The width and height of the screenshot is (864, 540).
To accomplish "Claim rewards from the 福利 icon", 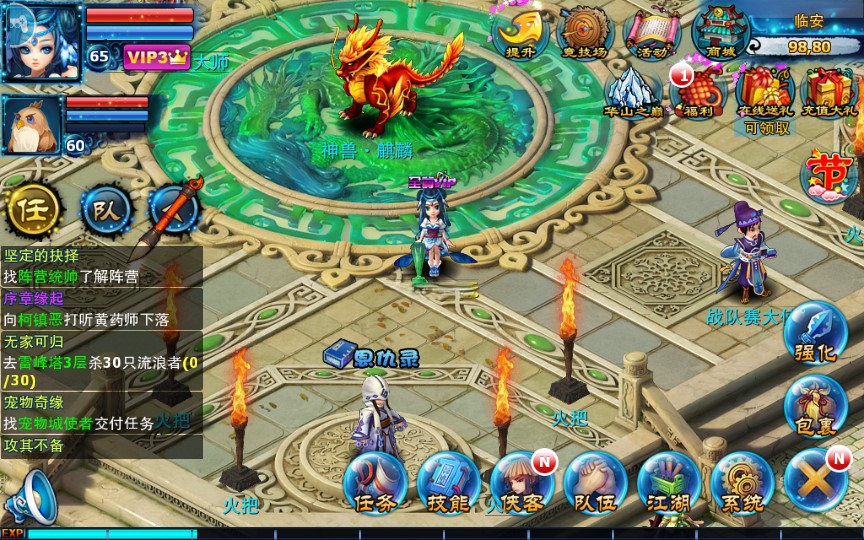I will coord(700,91).
